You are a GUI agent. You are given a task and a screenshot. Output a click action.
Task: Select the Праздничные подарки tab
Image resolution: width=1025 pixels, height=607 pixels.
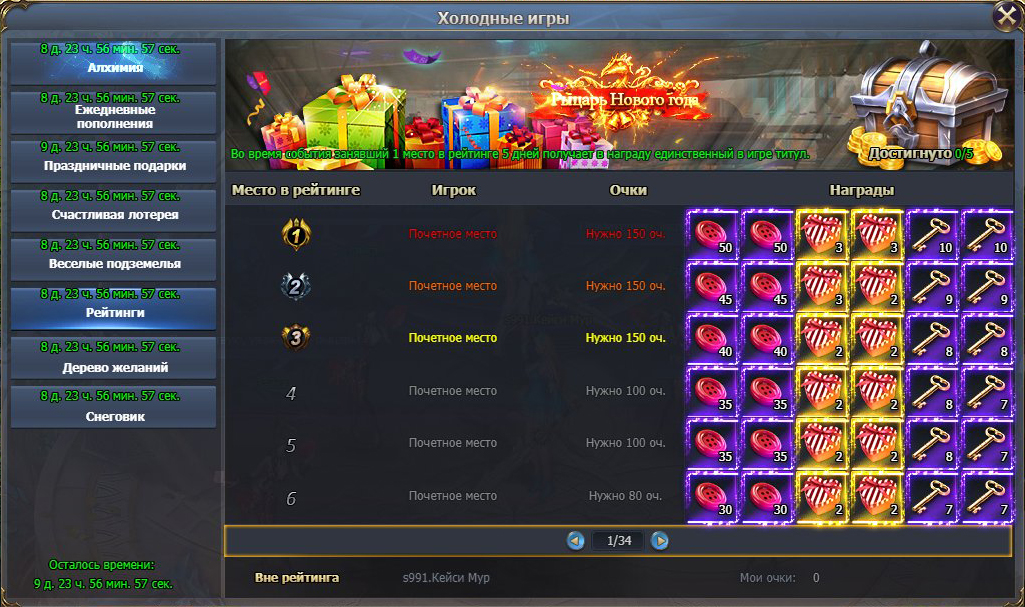point(114,160)
